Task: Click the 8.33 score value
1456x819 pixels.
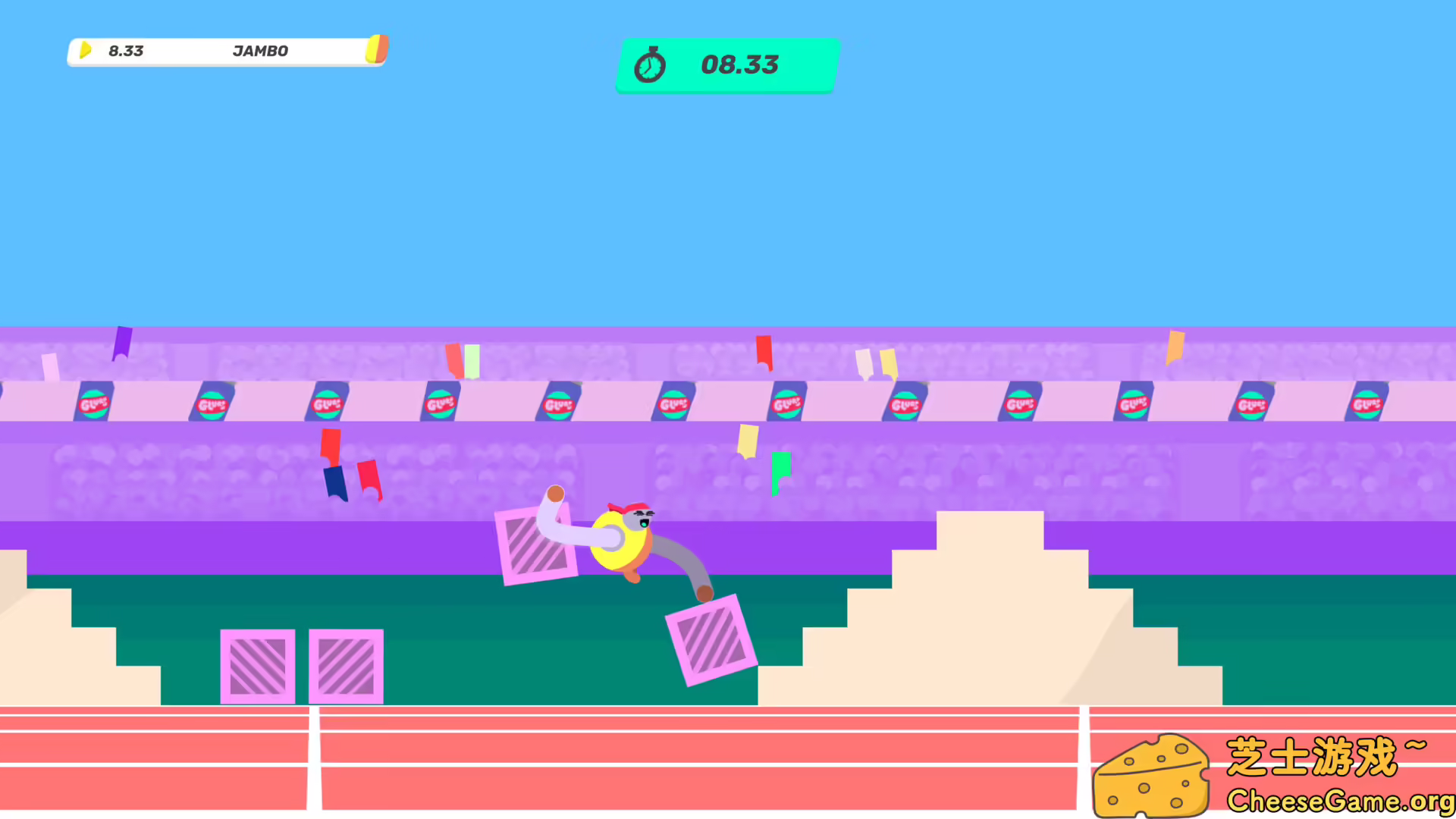Action: 125,51
